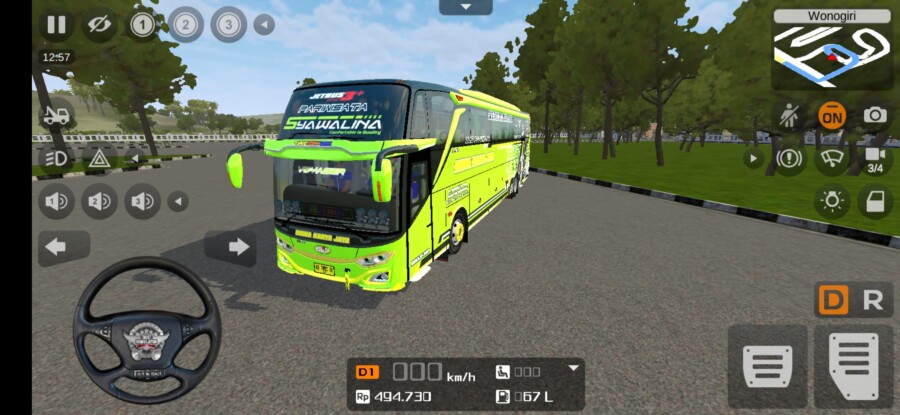900x415 pixels.
Task: Activate the windshield wipers
Action: (831, 158)
